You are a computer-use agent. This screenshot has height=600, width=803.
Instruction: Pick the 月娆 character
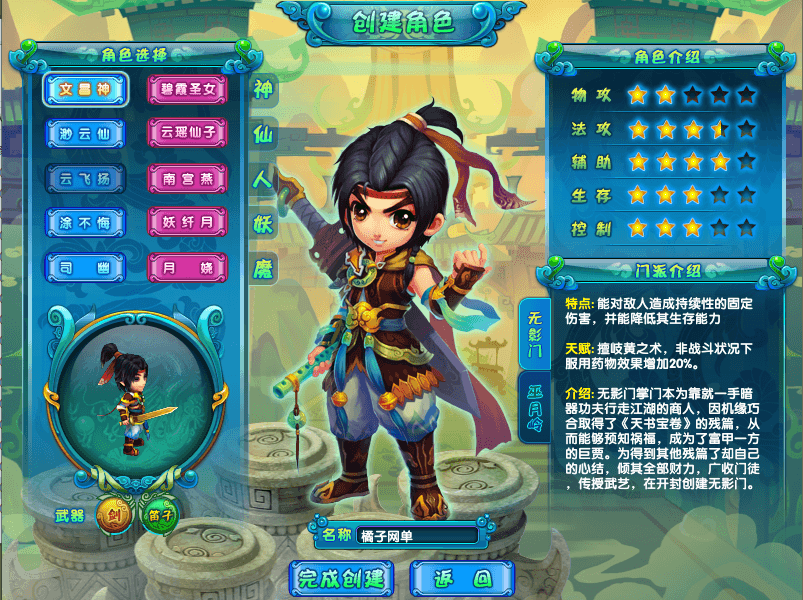click(x=187, y=267)
